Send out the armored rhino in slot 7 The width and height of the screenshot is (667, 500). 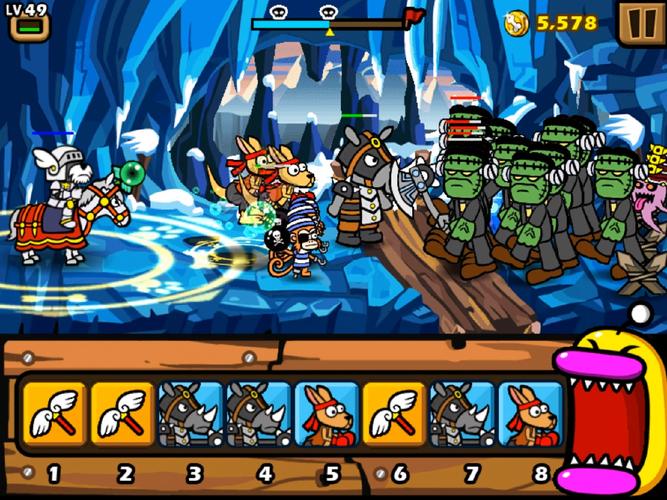[462, 412]
